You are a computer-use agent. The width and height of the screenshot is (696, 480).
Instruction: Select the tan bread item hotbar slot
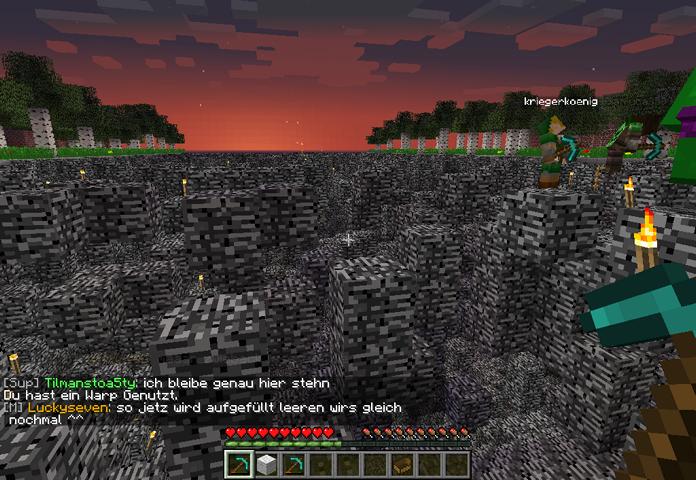[x=401, y=465]
